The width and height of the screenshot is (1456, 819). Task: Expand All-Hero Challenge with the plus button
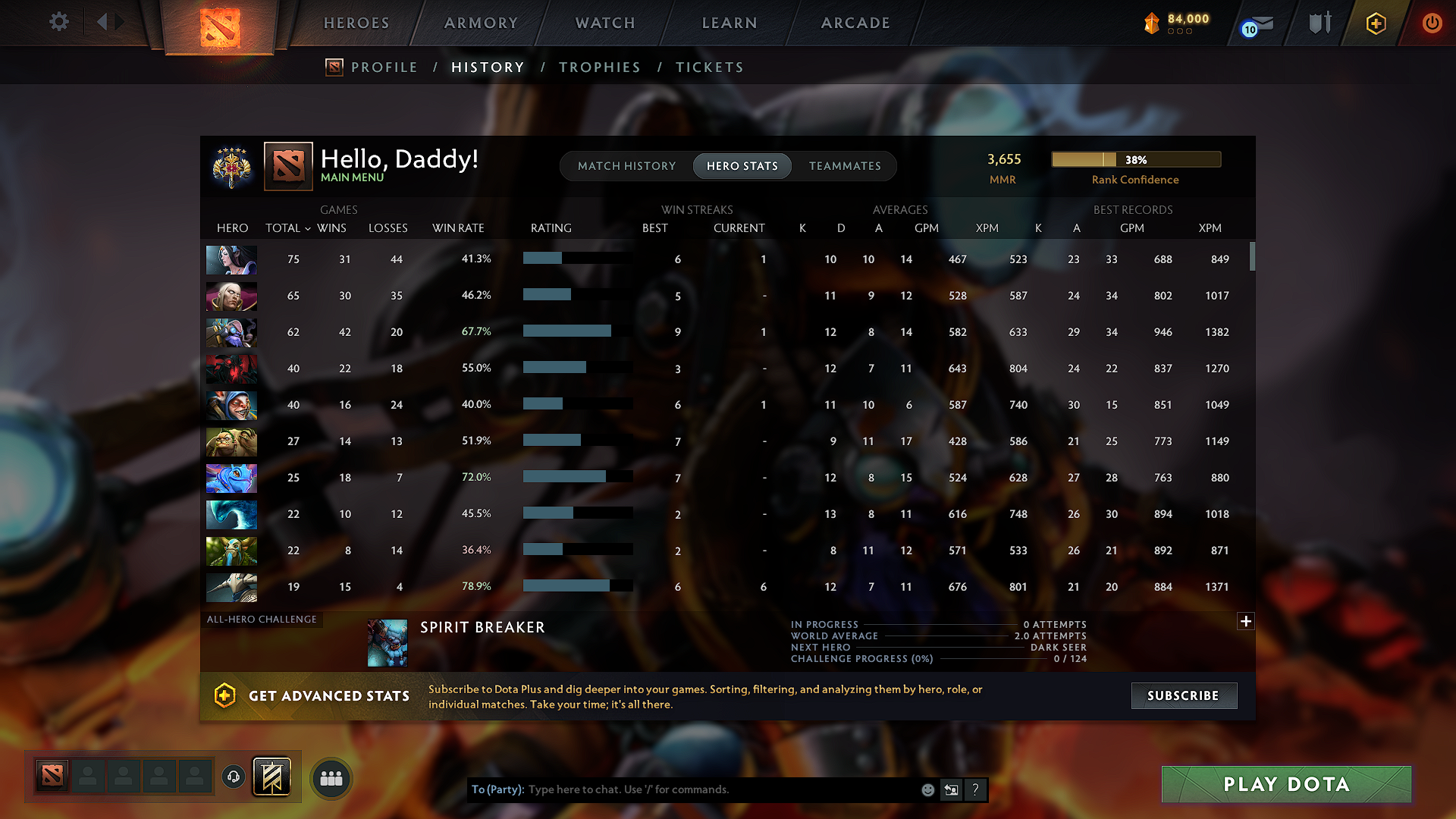pos(1246,621)
